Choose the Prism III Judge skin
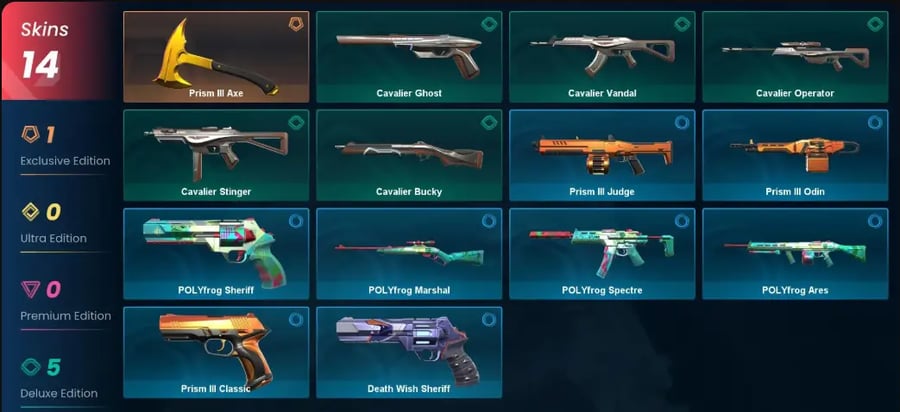This screenshot has width=900, height=412. (x=602, y=155)
